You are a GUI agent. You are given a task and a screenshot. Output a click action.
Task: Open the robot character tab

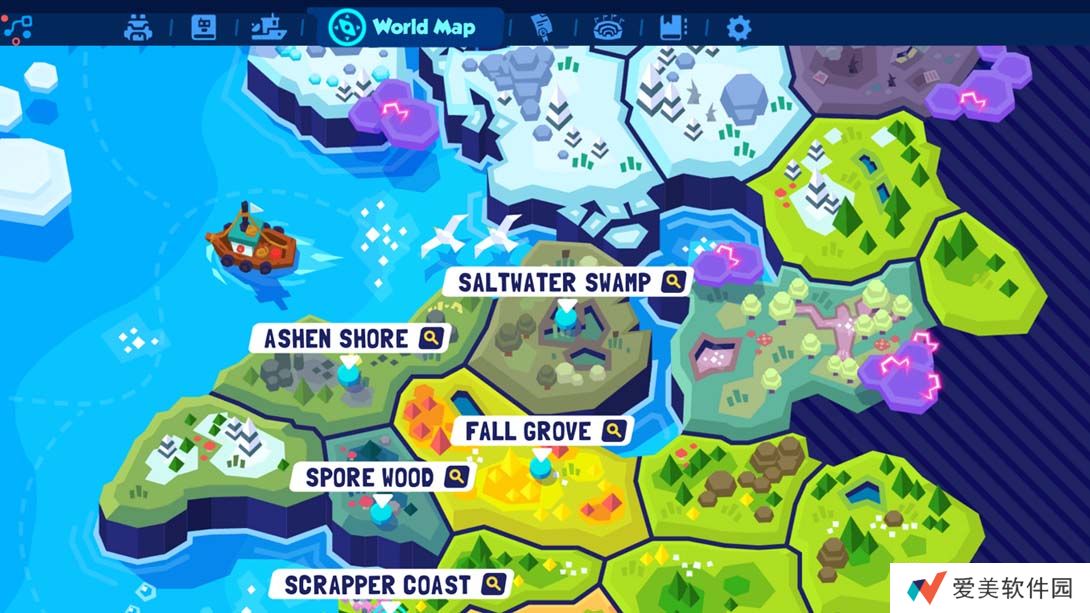138,27
